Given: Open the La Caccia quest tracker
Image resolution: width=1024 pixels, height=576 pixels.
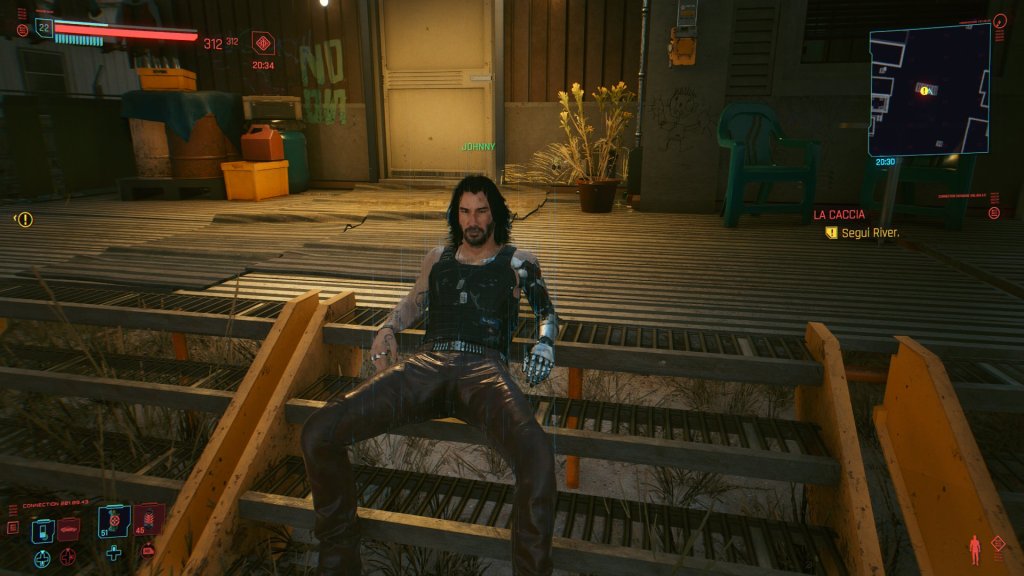Looking at the screenshot, I should tap(838, 215).
